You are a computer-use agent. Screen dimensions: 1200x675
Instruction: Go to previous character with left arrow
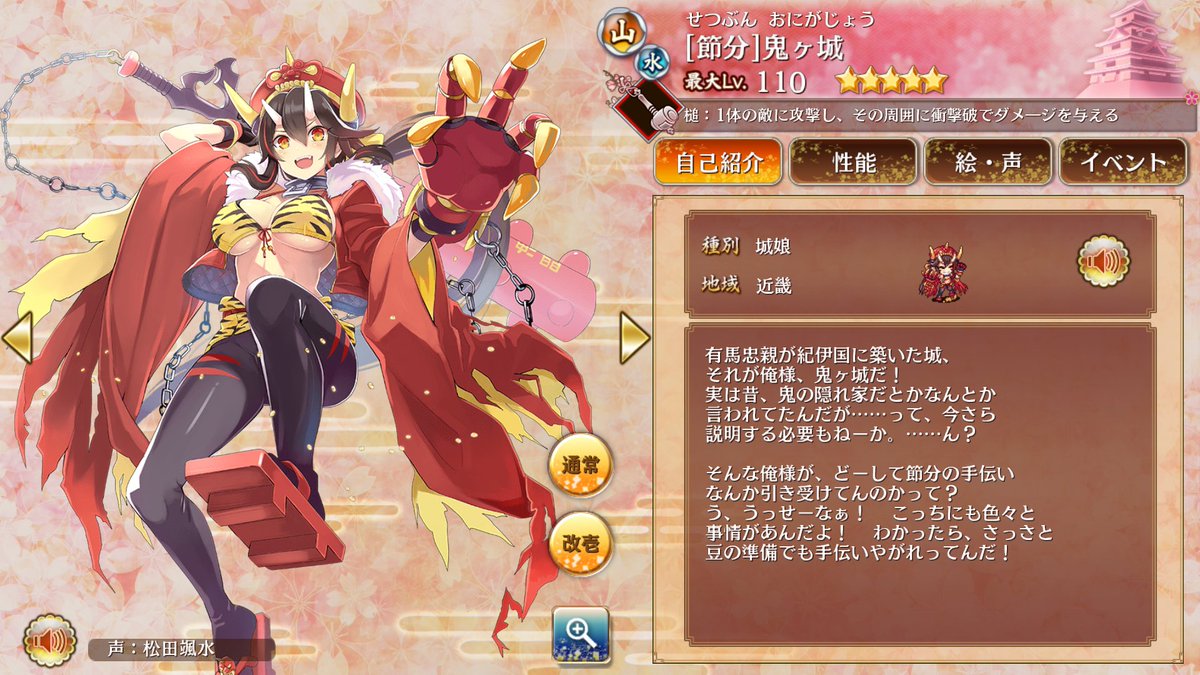point(17,337)
